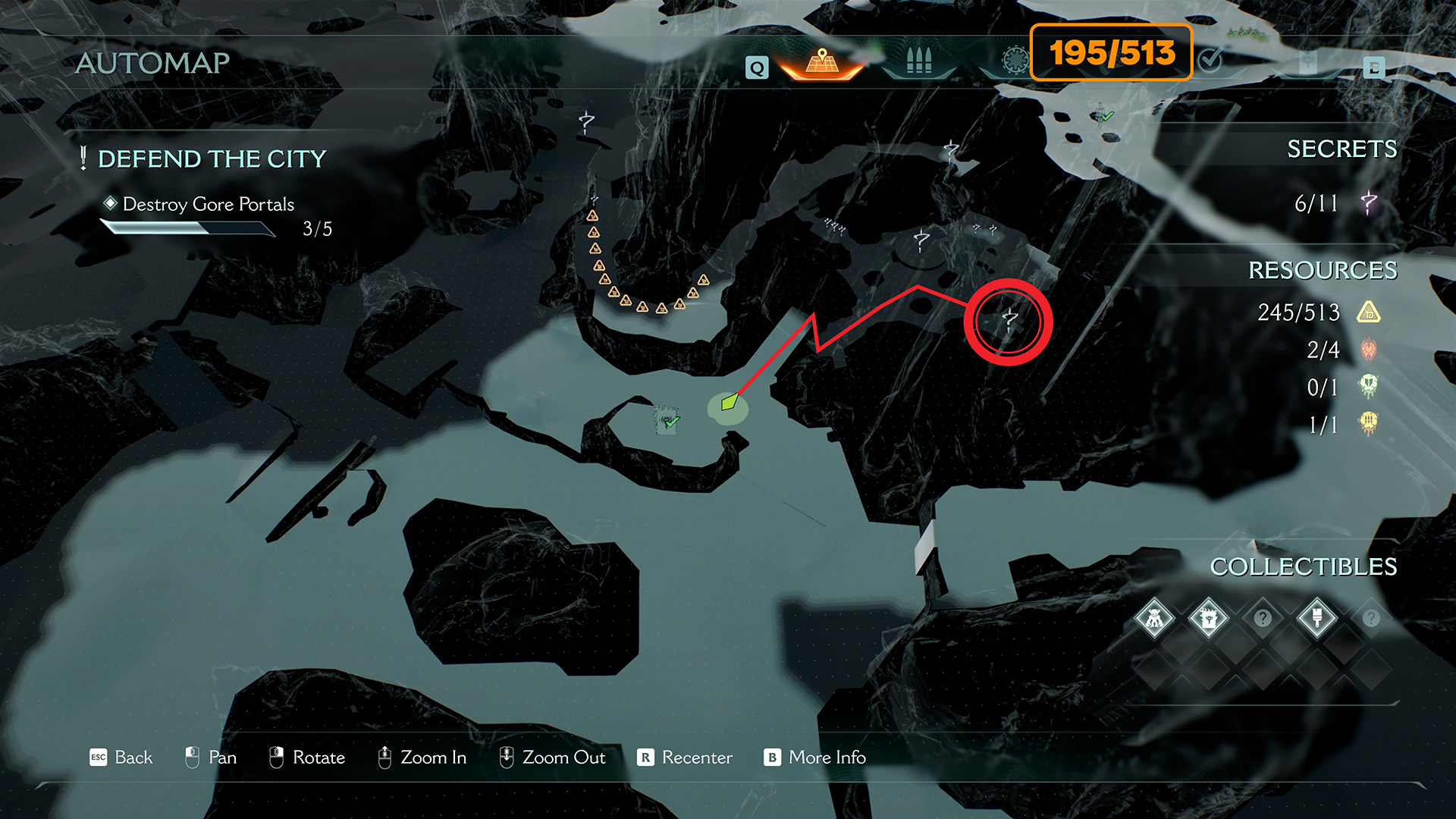Screen dimensions: 1456x819
Task: Click the green player arrow marker
Action: 729,402
